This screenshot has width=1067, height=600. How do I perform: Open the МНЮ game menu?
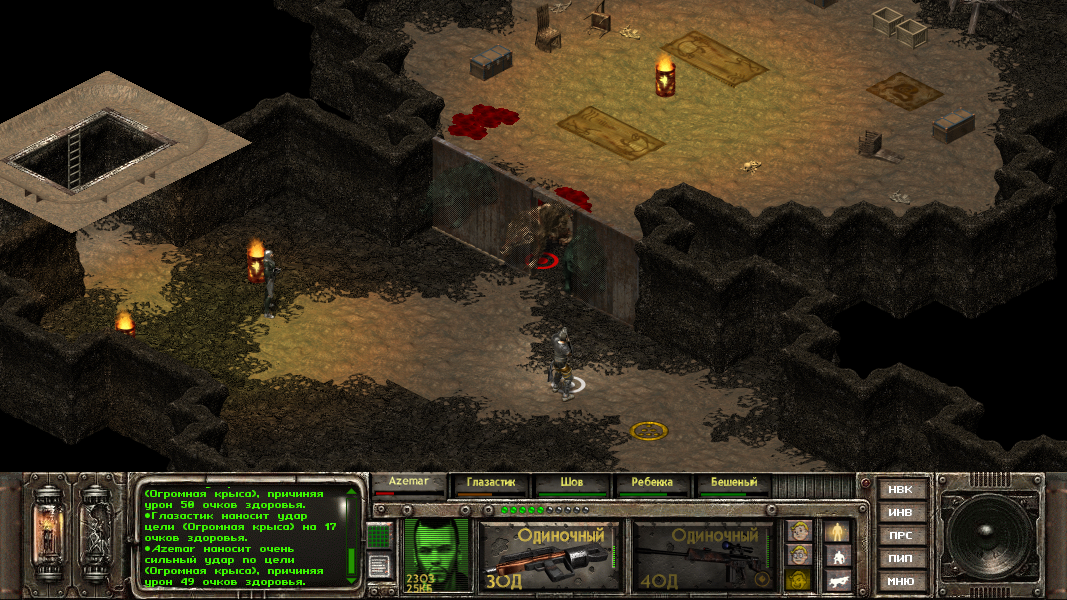[x=900, y=581]
